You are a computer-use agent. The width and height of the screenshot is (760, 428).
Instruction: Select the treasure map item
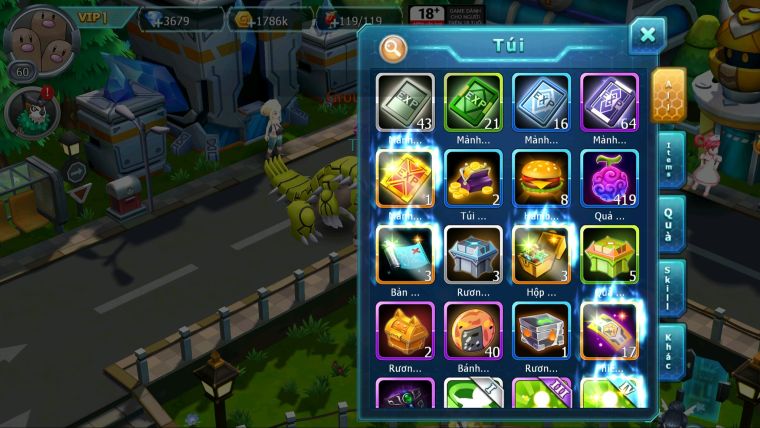click(405, 254)
